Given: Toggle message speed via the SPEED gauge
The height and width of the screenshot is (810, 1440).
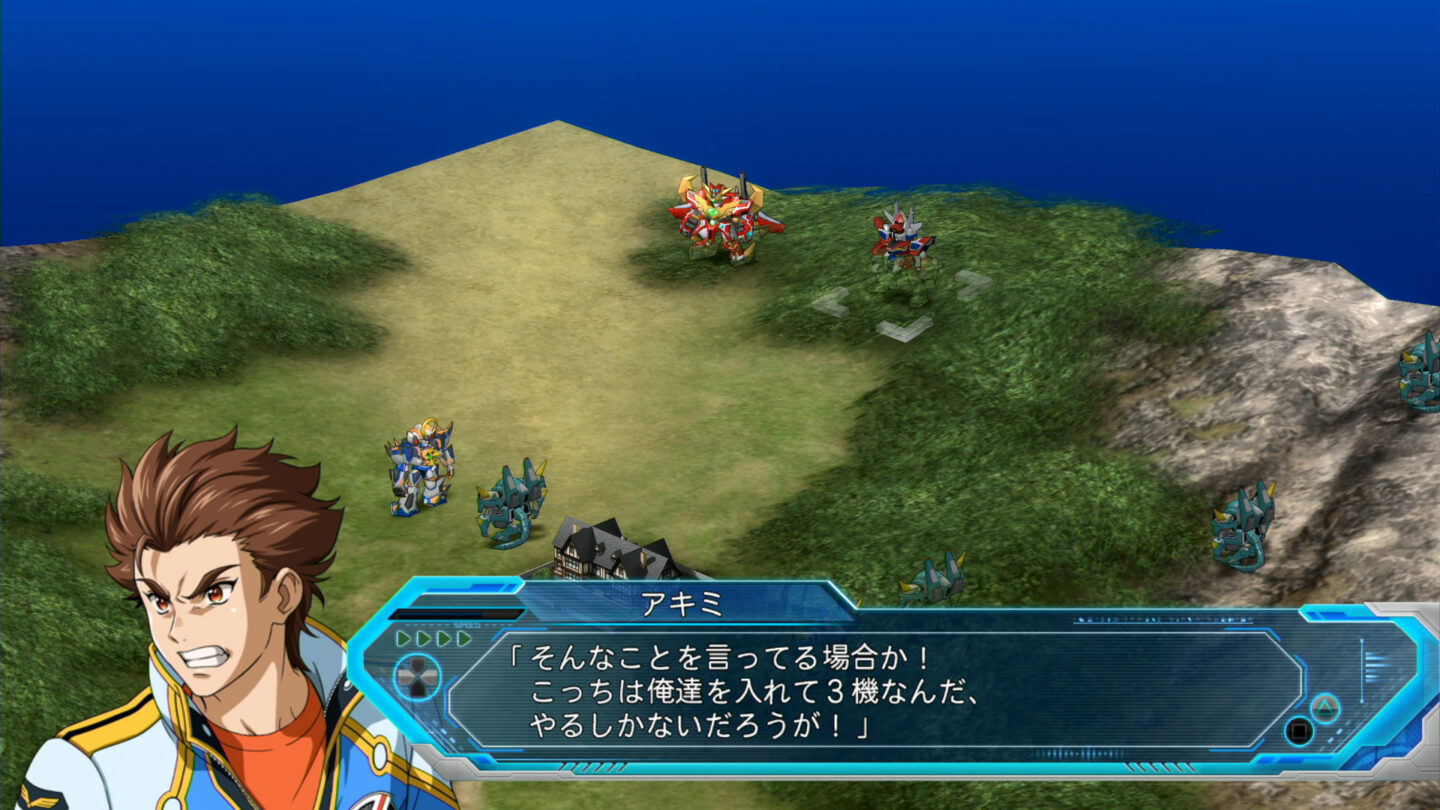Looking at the screenshot, I should (467, 624).
